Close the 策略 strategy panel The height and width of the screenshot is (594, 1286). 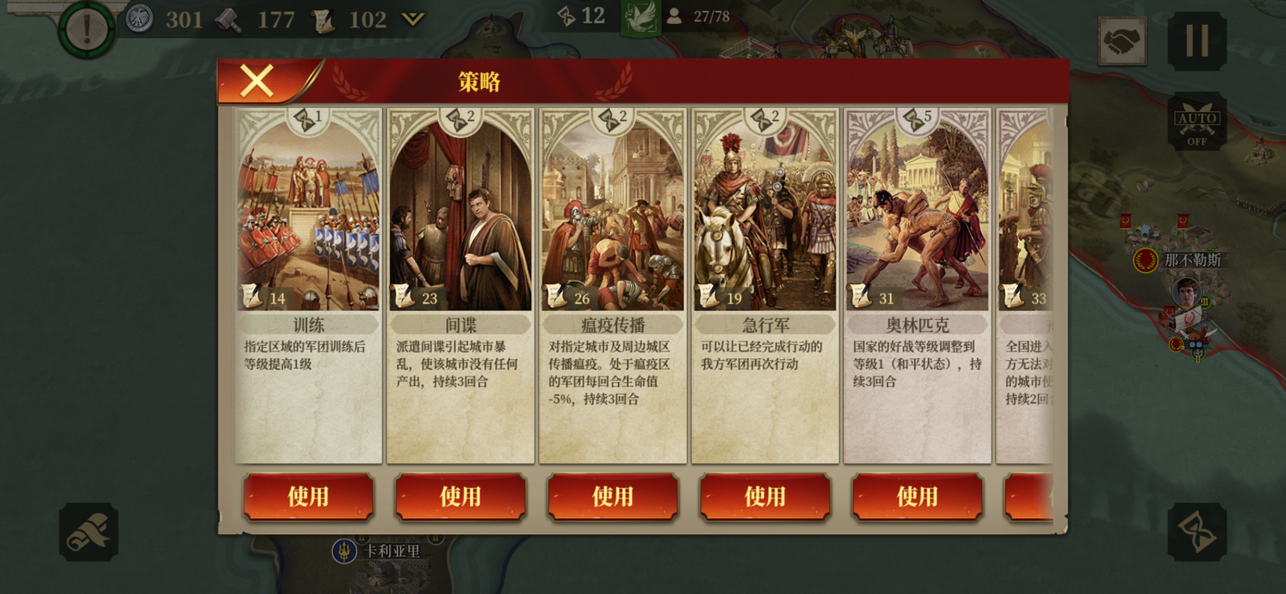tap(257, 81)
